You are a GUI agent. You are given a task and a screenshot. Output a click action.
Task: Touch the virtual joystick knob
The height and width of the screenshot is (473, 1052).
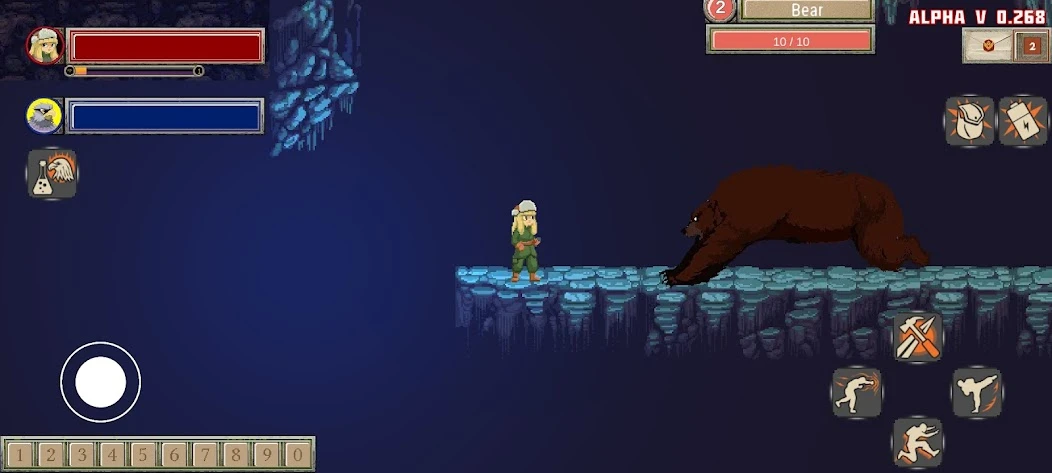pos(100,381)
